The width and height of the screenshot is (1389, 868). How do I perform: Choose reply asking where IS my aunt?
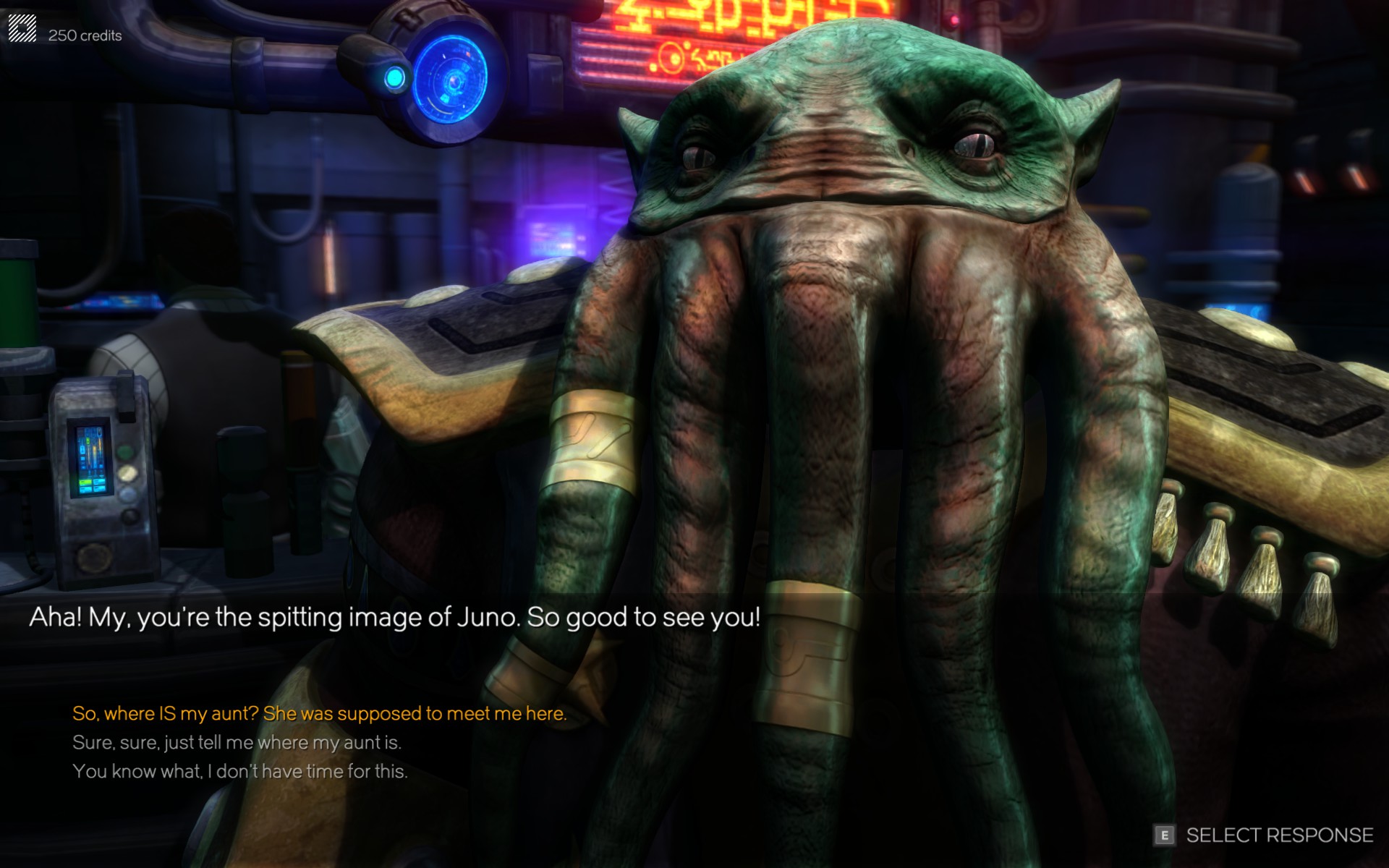pos(319,714)
